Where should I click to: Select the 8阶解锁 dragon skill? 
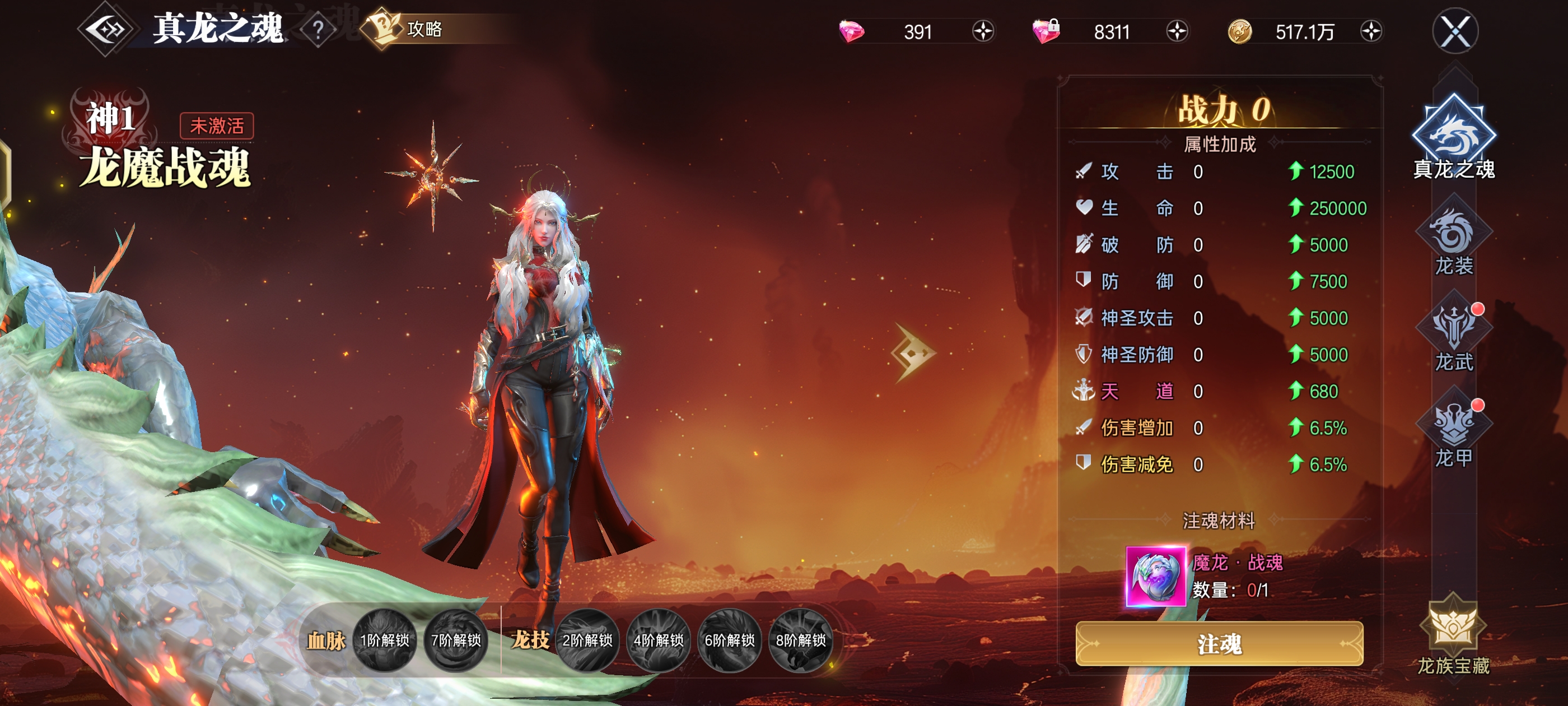click(x=800, y=640)
